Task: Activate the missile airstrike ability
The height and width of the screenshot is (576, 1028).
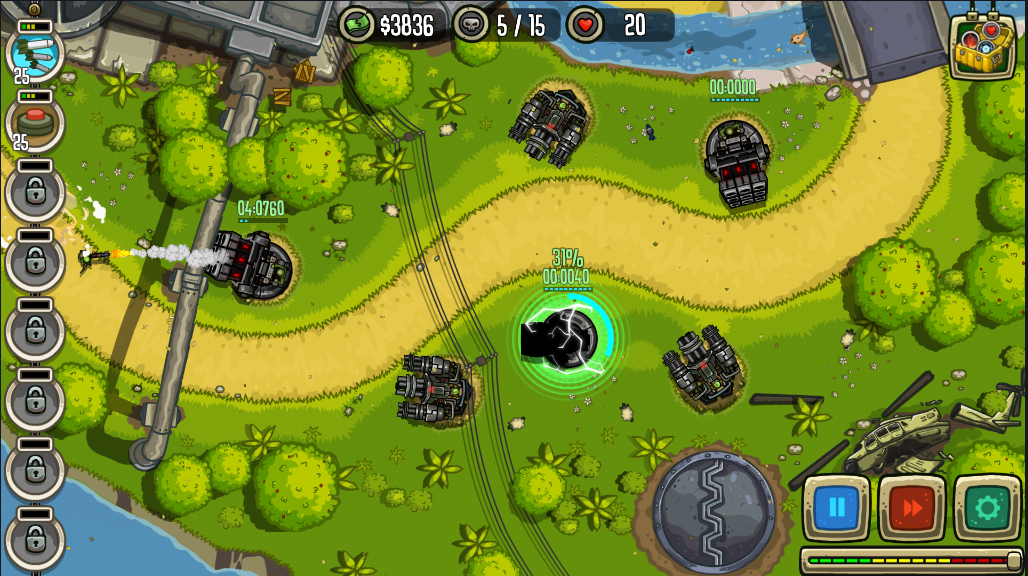Action: [35, 51]
